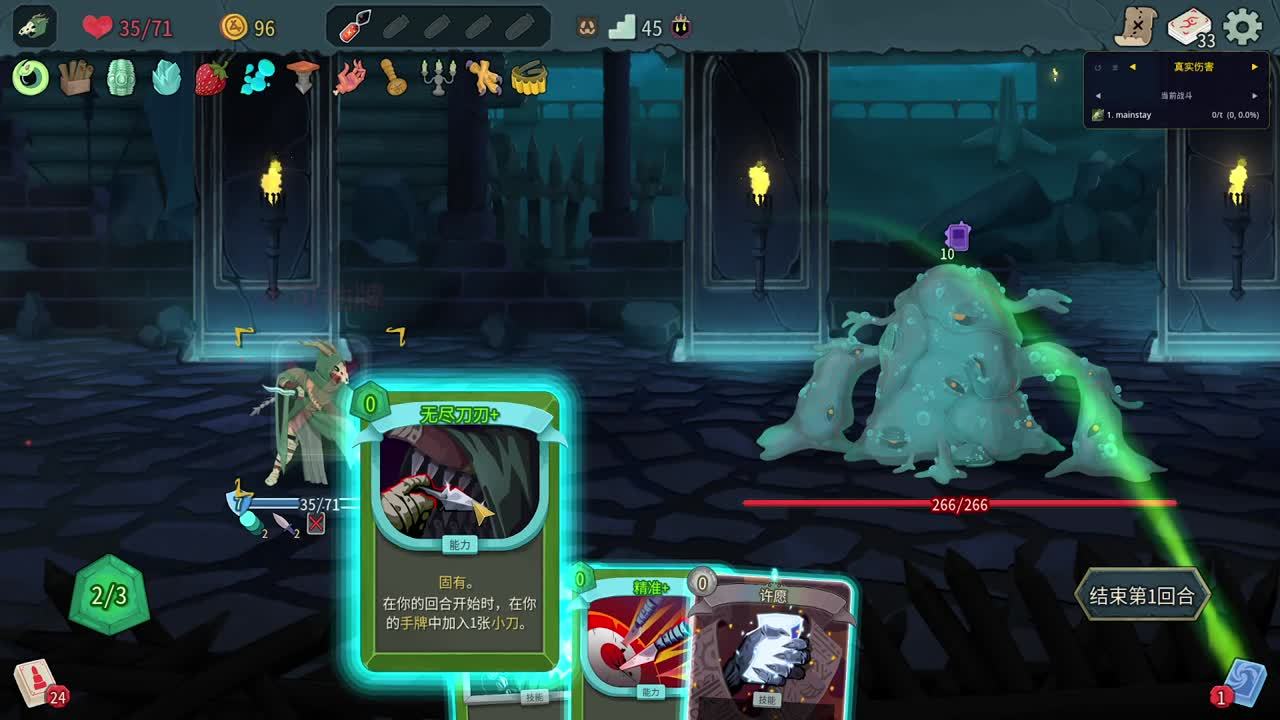
Task: Inspect the yellow claw relic
Action: coord(484,77)
